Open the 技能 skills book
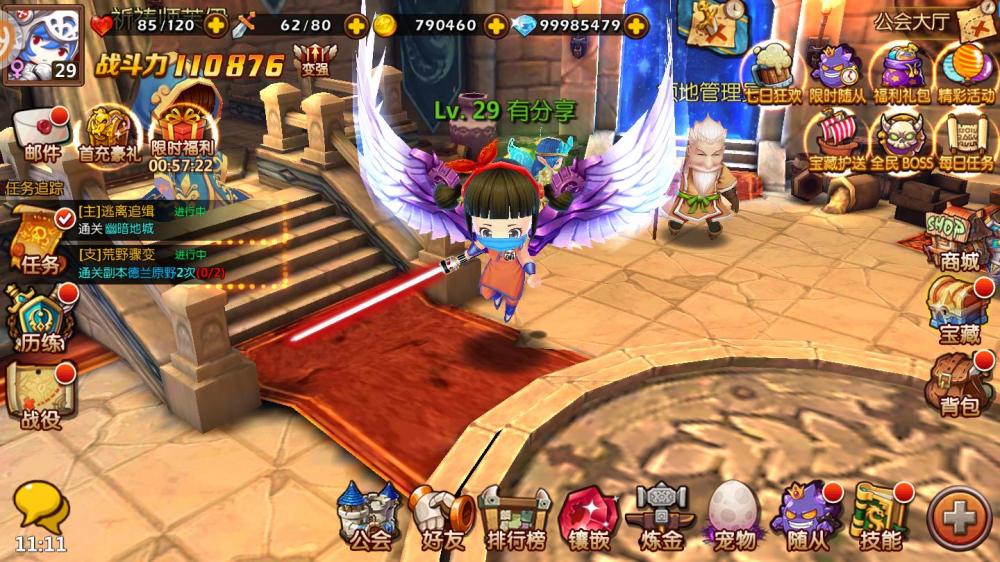 point(880,517)
